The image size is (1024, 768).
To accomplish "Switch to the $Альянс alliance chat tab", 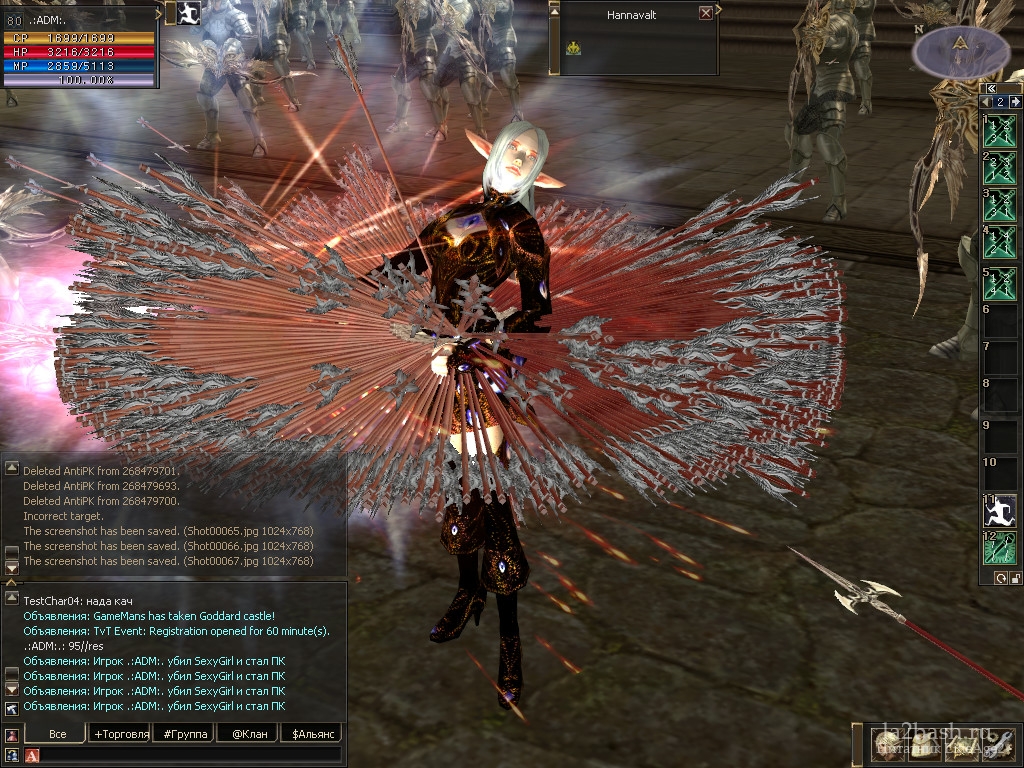I will click(x=310, y=734).
